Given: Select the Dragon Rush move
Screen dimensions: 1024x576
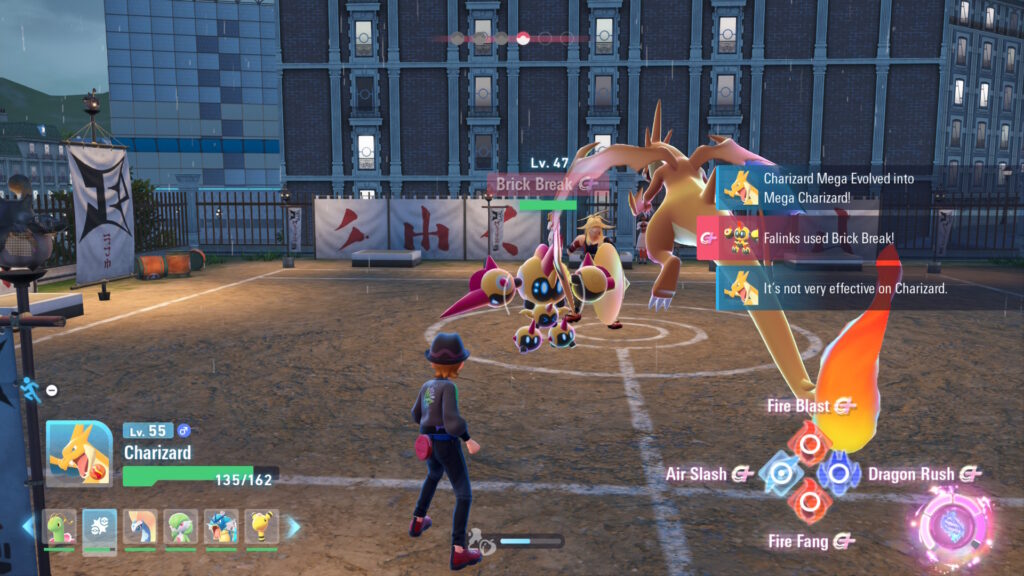Looking at the screenshot, I should coord(838,473).
